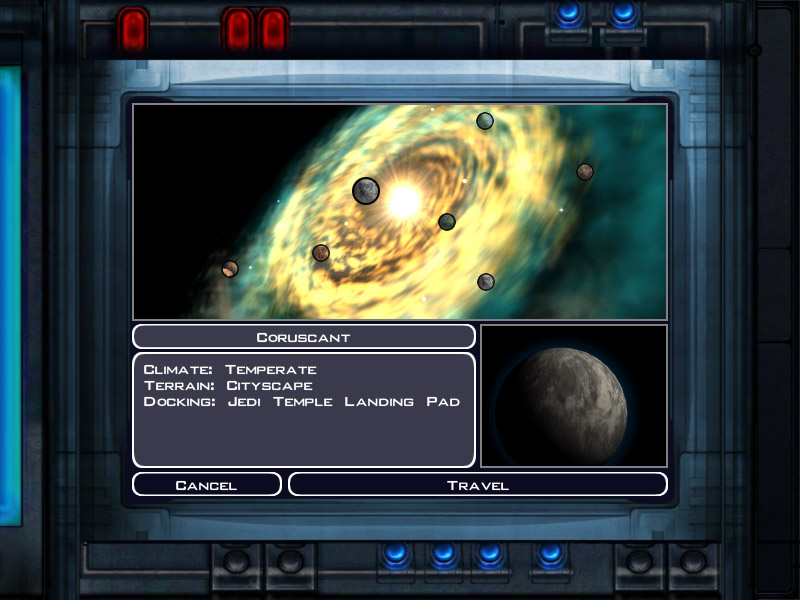Select the topmost planet marker on the galaxy map
This screenshot has height=600, width=800.
(x=485, y=121)
